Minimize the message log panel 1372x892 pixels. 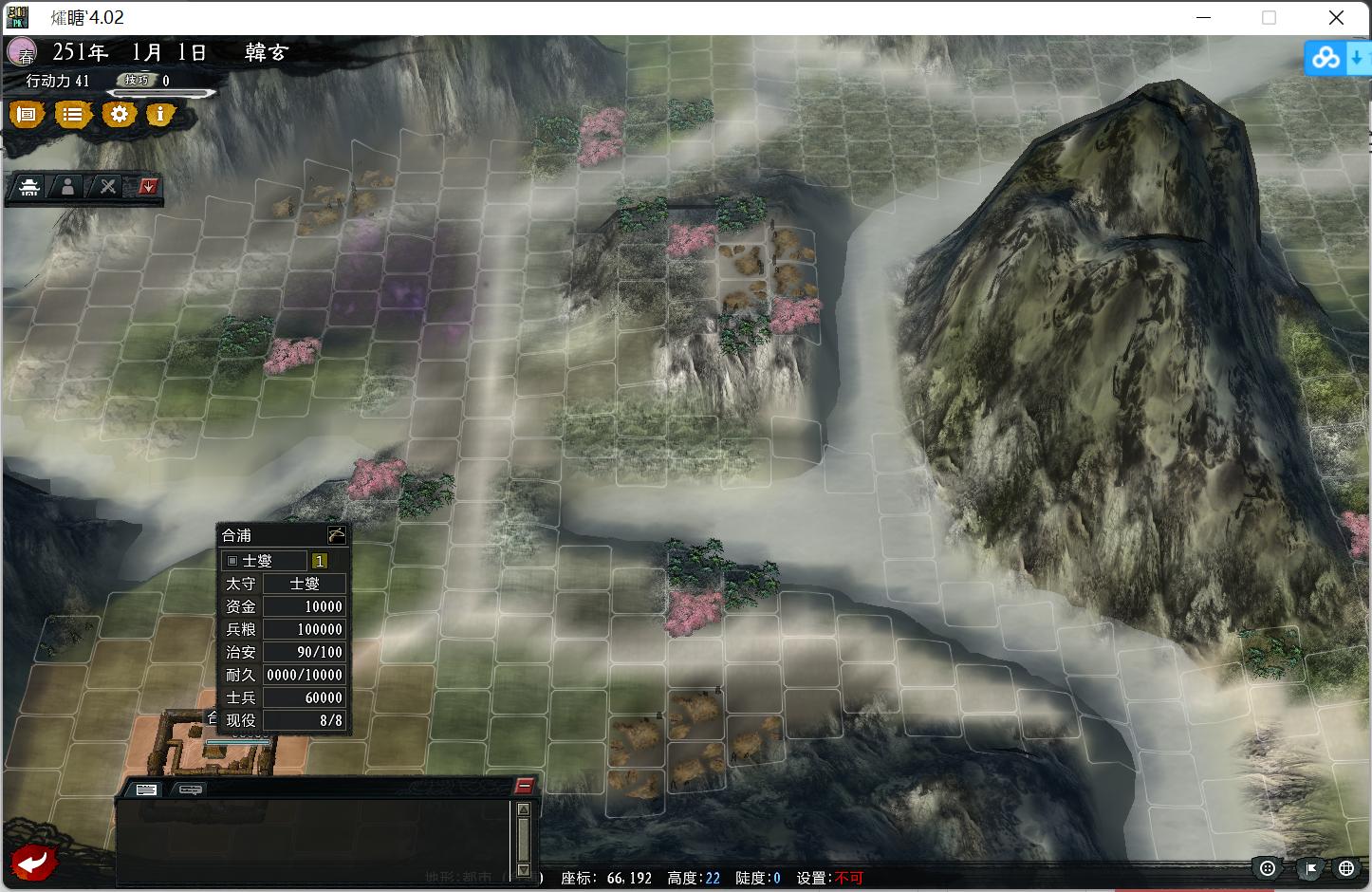(524, 786)
